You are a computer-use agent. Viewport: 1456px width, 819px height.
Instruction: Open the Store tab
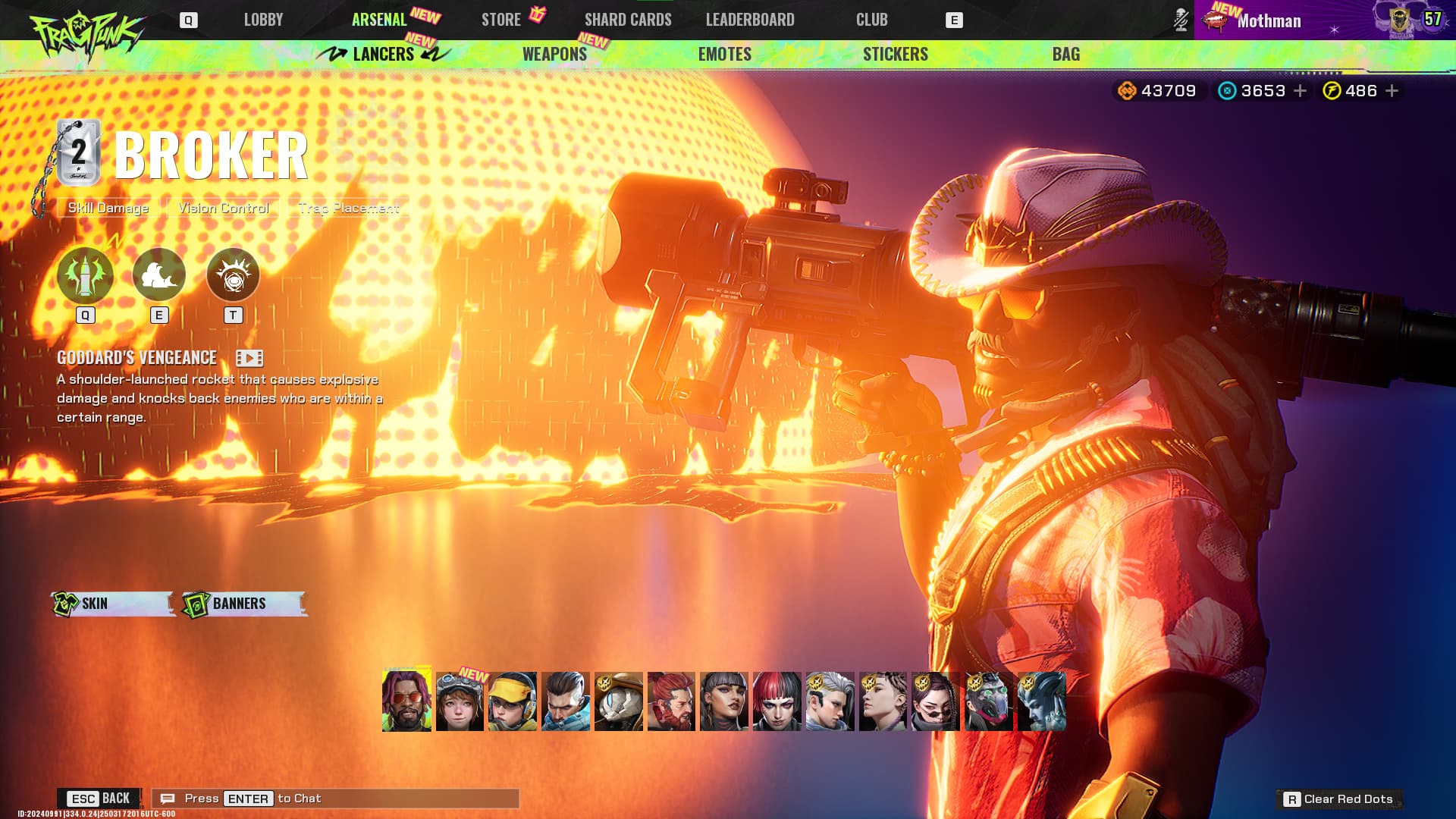pos(501,20)
